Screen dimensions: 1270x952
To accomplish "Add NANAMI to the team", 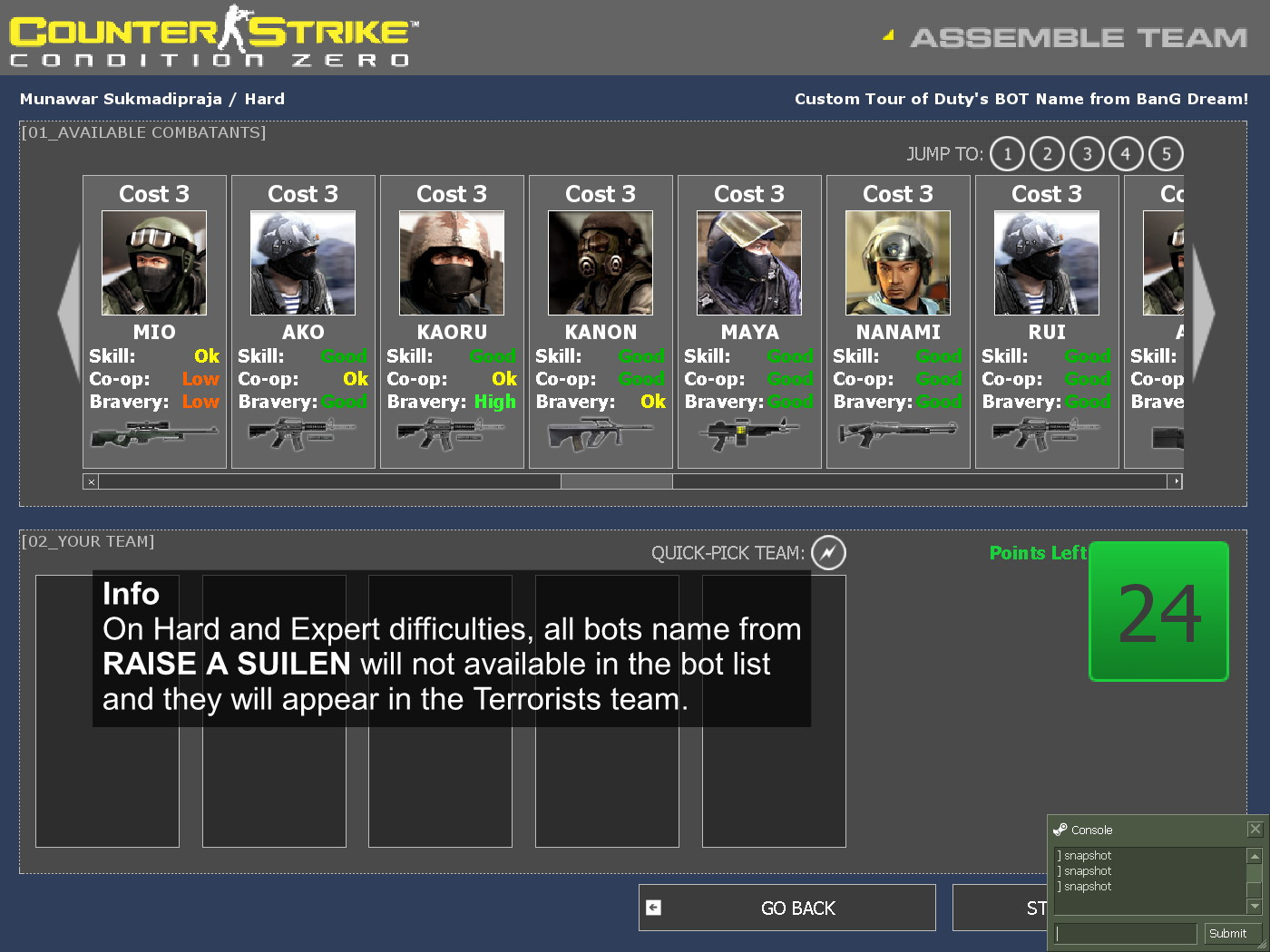I will (x=897, y=262).
